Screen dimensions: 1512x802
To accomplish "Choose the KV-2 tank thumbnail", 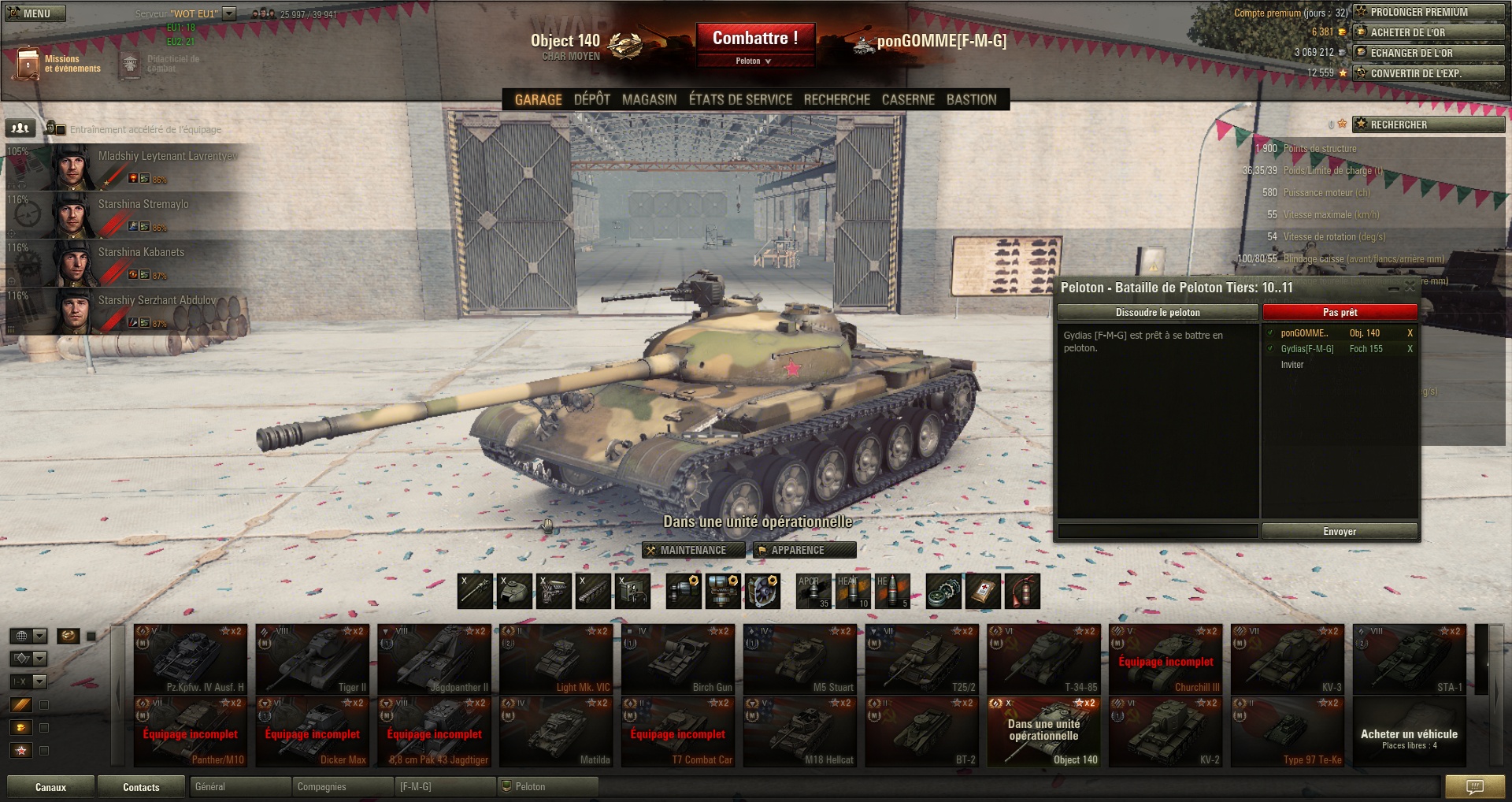I will (1165, 732).
